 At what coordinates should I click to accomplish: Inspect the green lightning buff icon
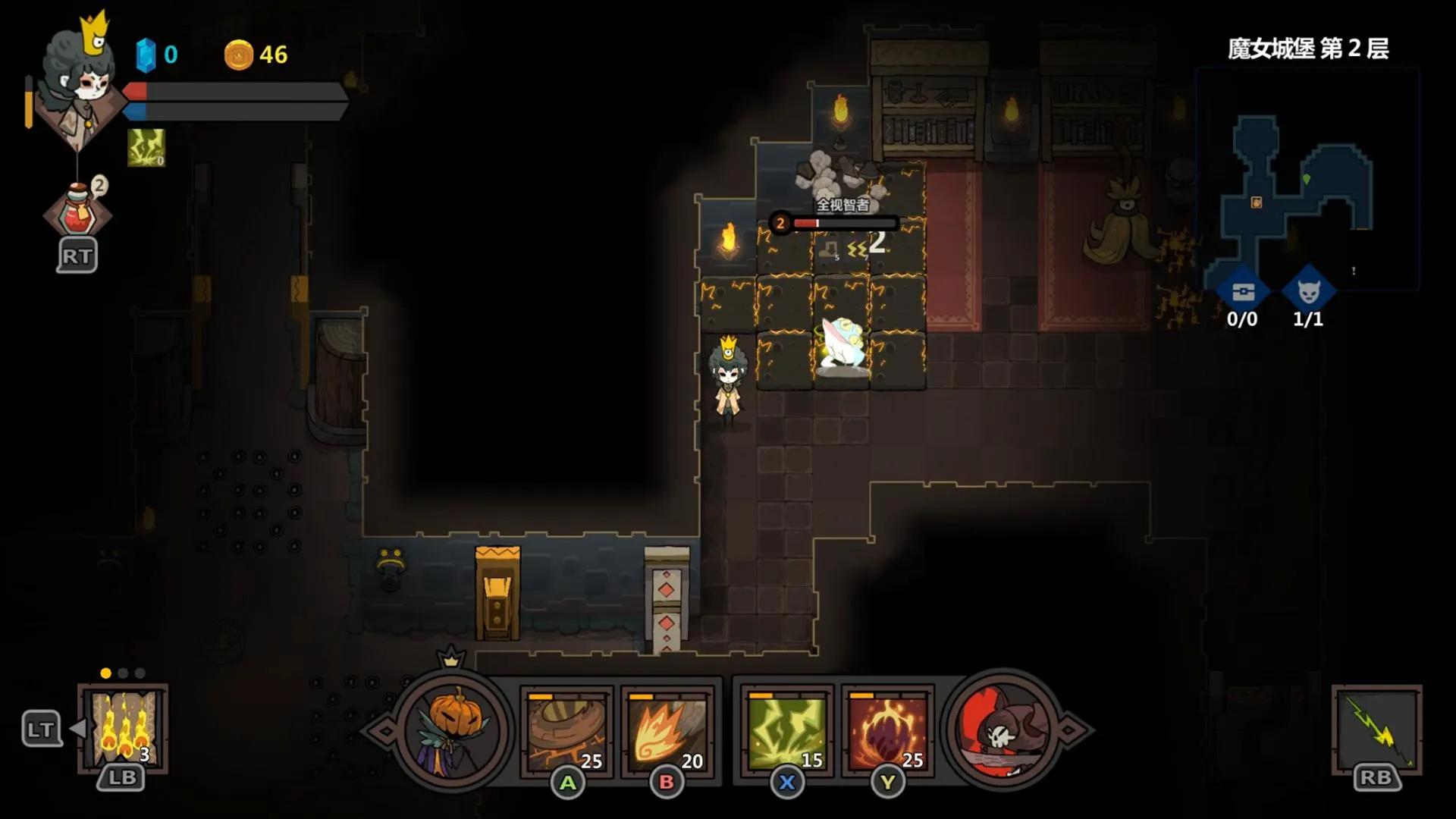(146, 147)
